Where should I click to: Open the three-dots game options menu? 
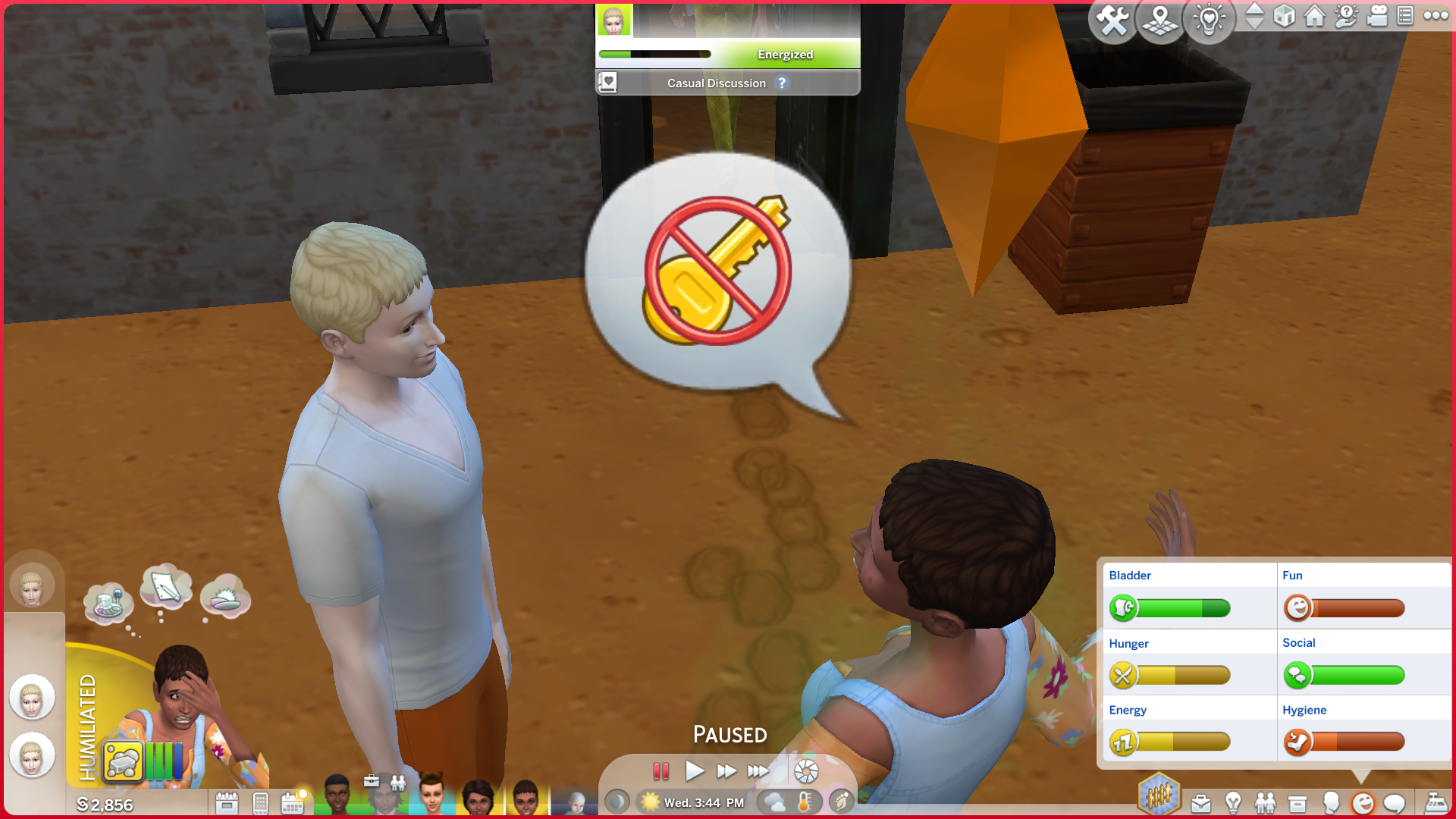[x=1436, y=16]
